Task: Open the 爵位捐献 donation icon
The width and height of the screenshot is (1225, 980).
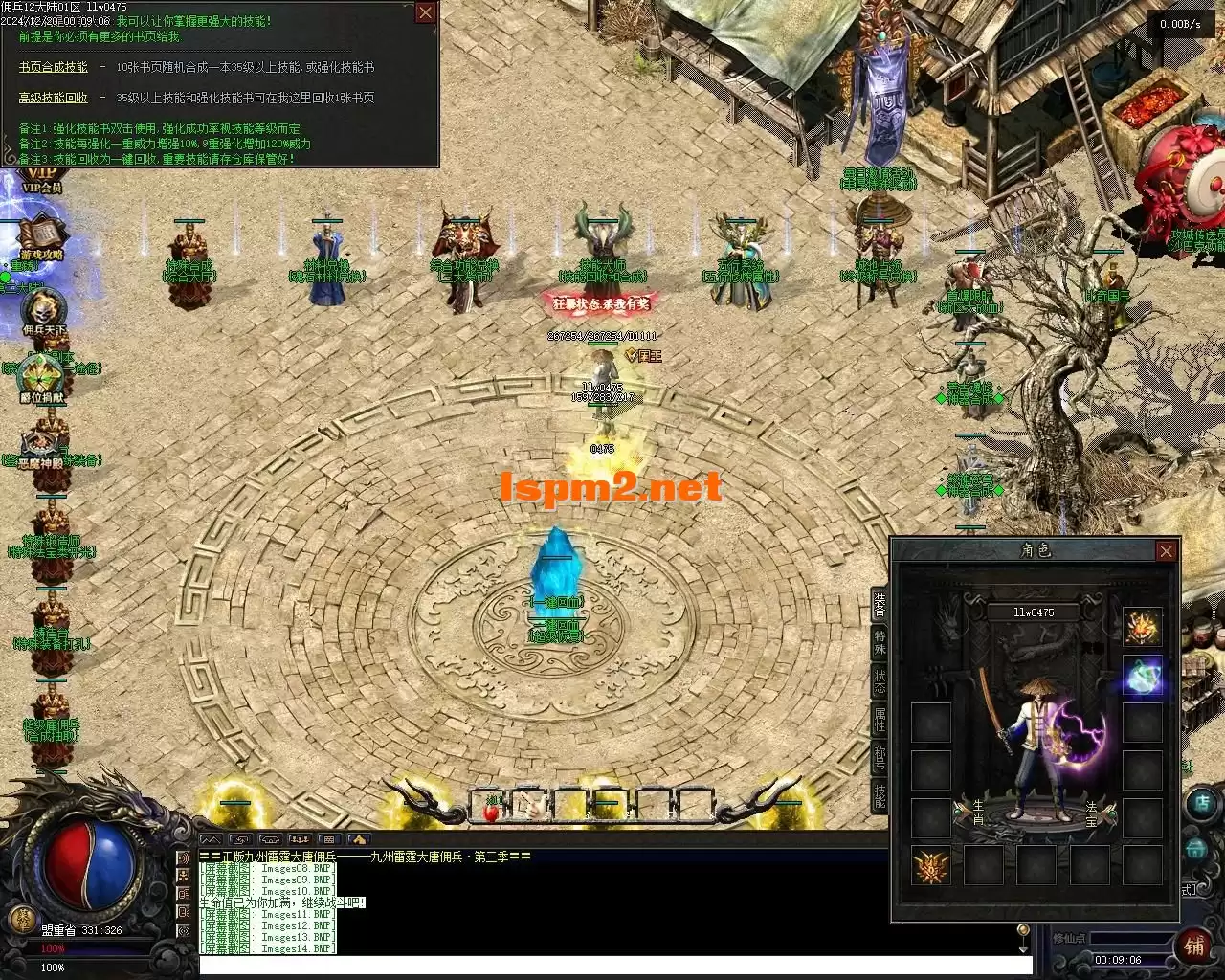Action: (42, 377)
